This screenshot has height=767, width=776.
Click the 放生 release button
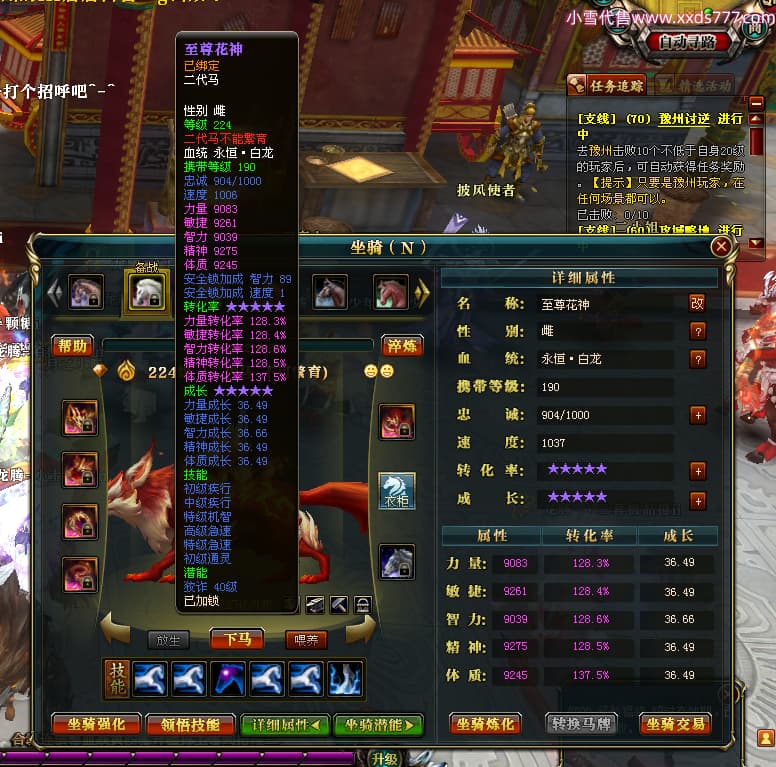click(x=167, y=640)
